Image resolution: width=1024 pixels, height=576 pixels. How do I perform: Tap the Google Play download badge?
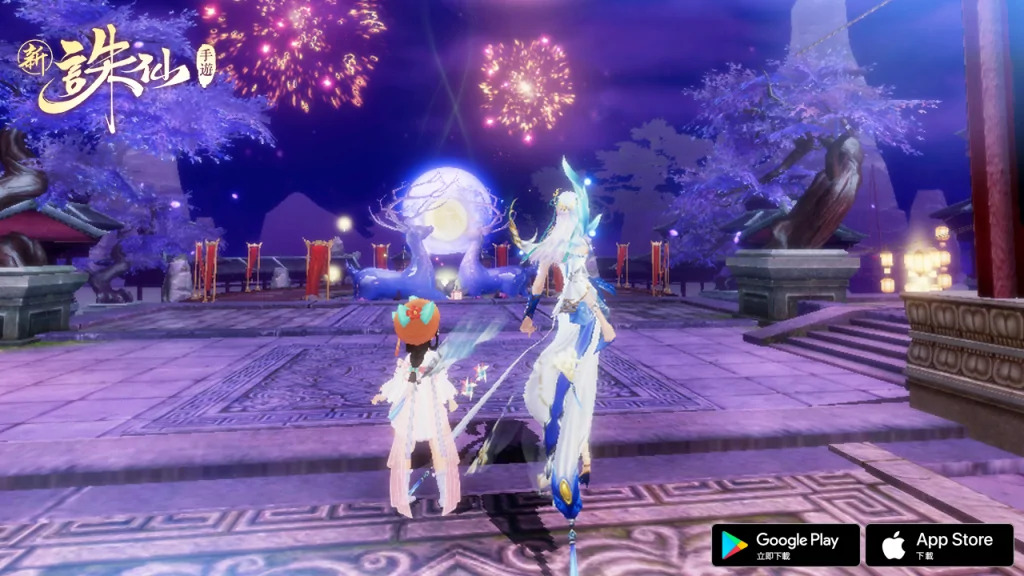pos(785,545)
